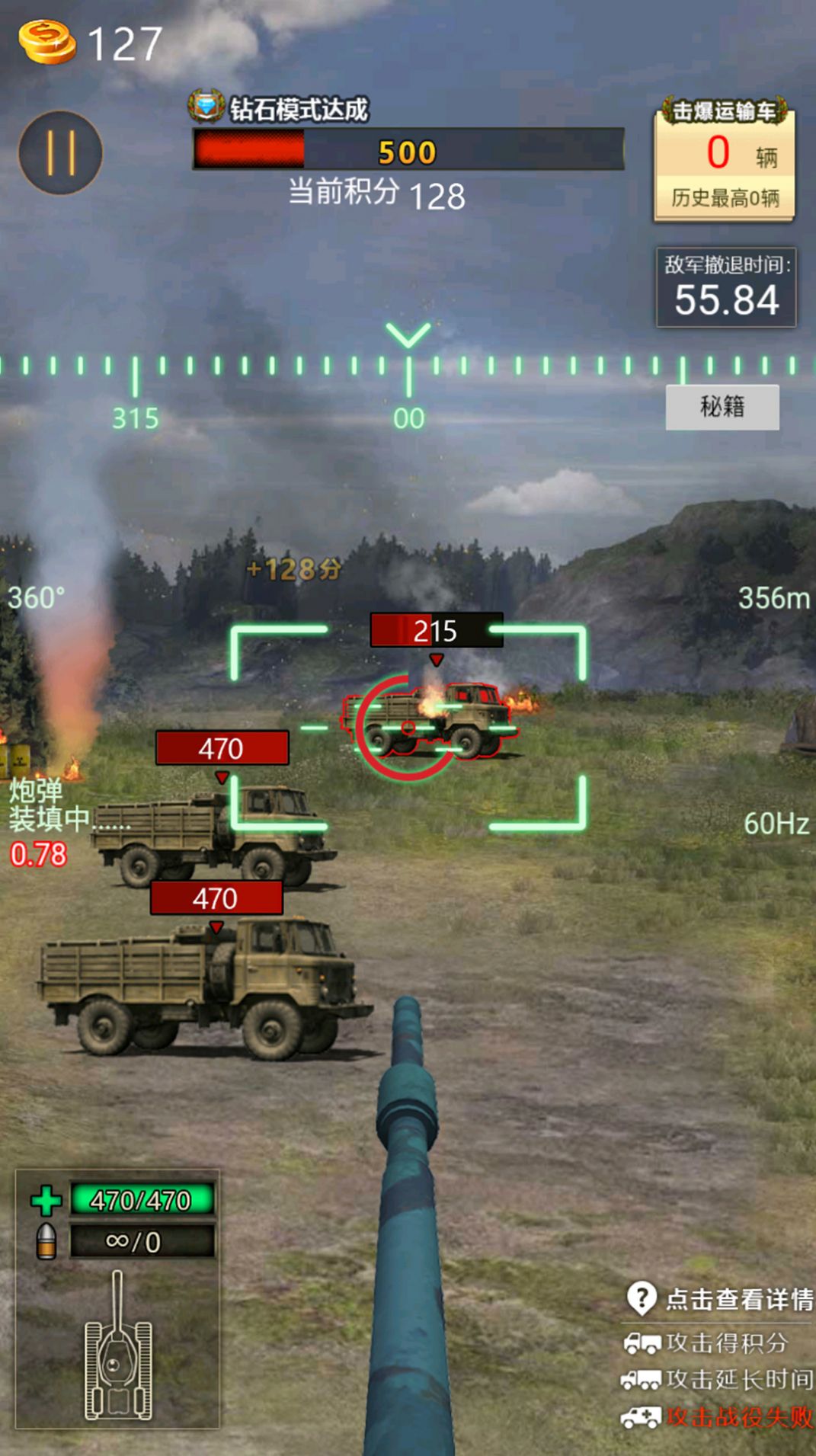Tap 点击查看详情 help question mark
This screenshot has width=816, height=1456.
[x=642, y=1298]
